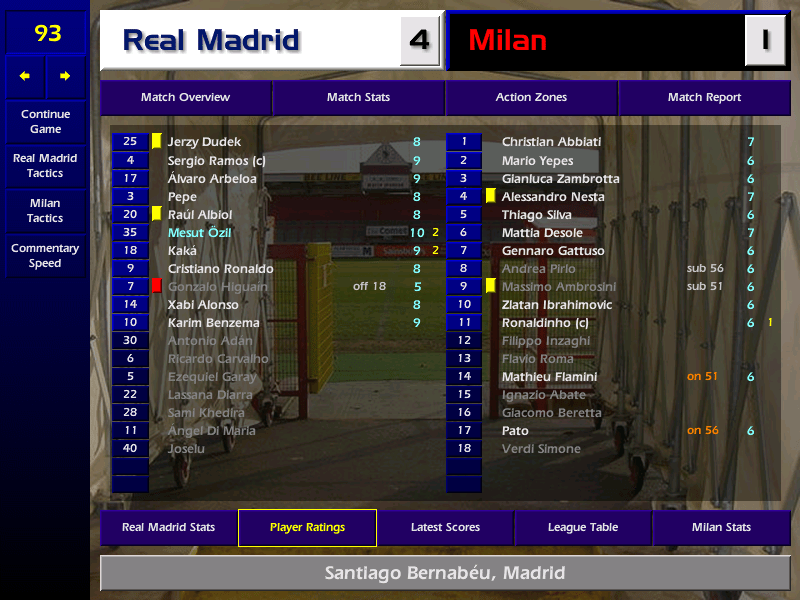Viewport: 800px width, 600px height.
Task: Open Real Madrid Tactics
Action: tap(45, 166)
